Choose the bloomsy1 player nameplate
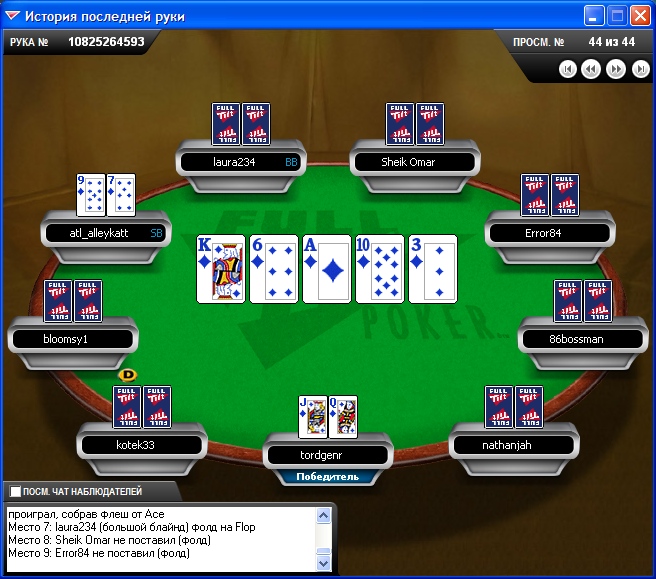Viewport: 656px width, 579px height. point(71,338)
